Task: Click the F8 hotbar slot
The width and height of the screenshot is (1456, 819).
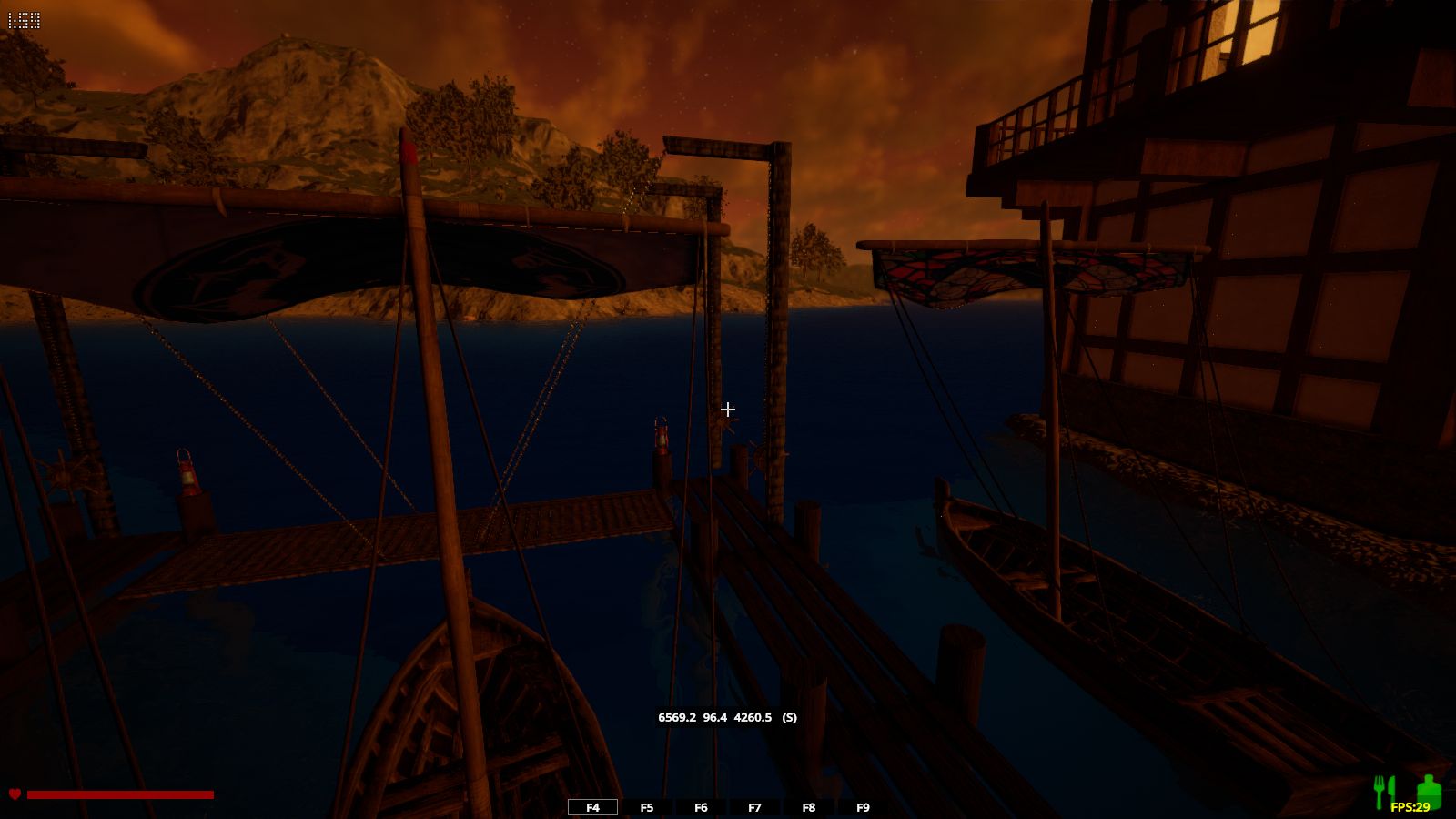Action: point(809,807)
